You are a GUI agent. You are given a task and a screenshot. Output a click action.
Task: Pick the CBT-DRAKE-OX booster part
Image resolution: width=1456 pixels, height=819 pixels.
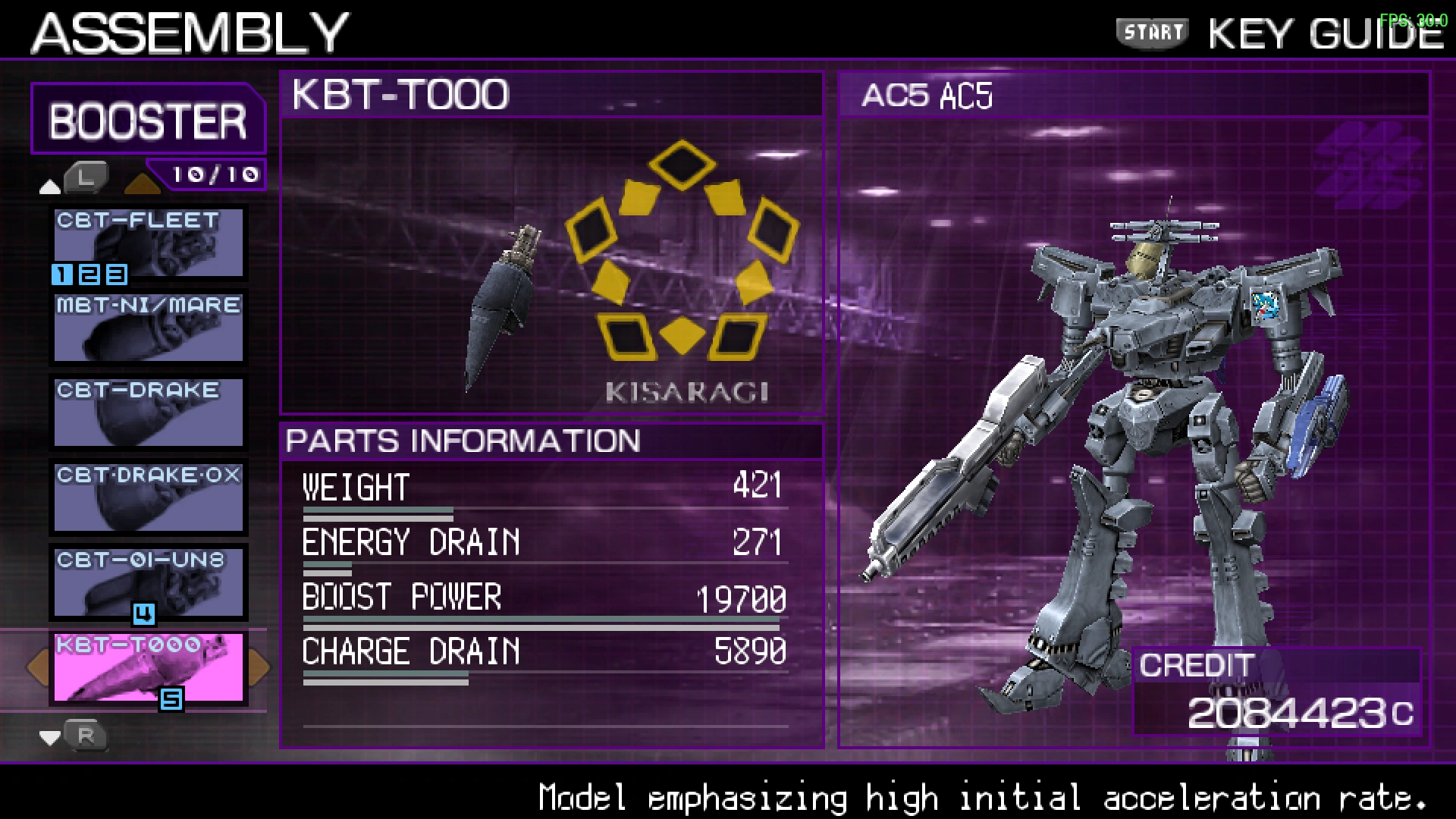(147, 498)
